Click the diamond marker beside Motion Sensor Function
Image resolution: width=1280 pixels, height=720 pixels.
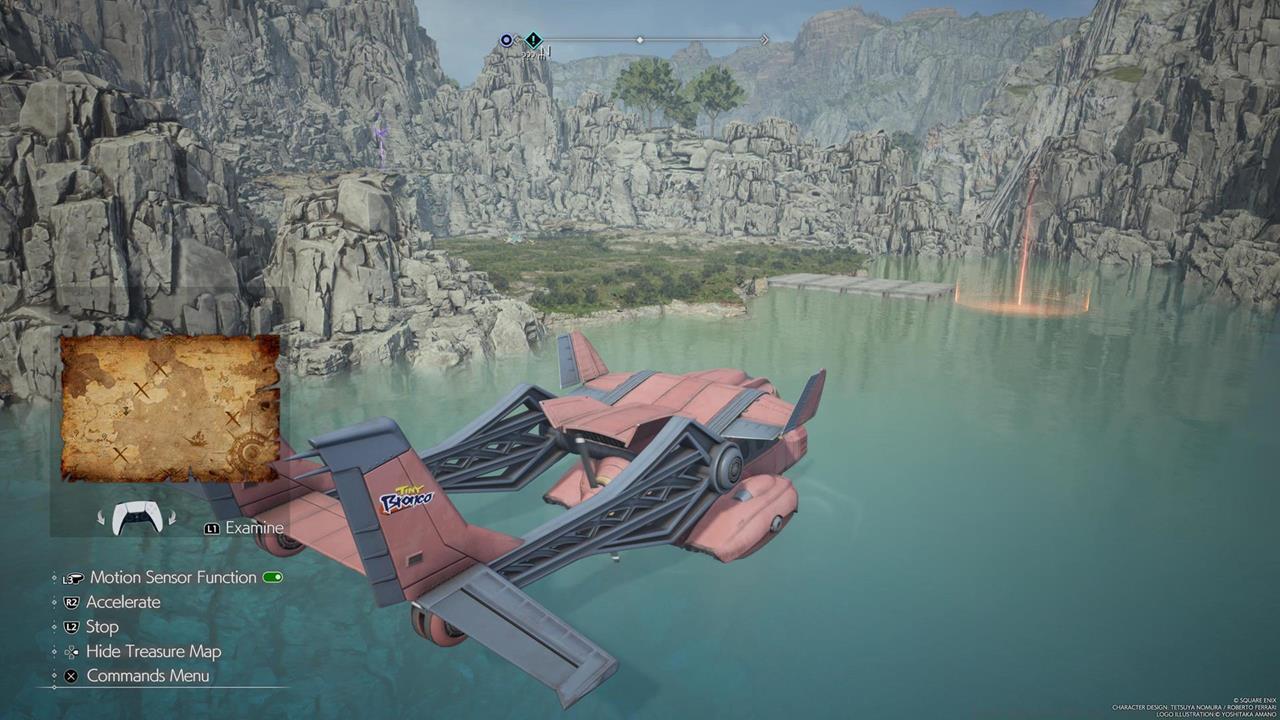55,577
